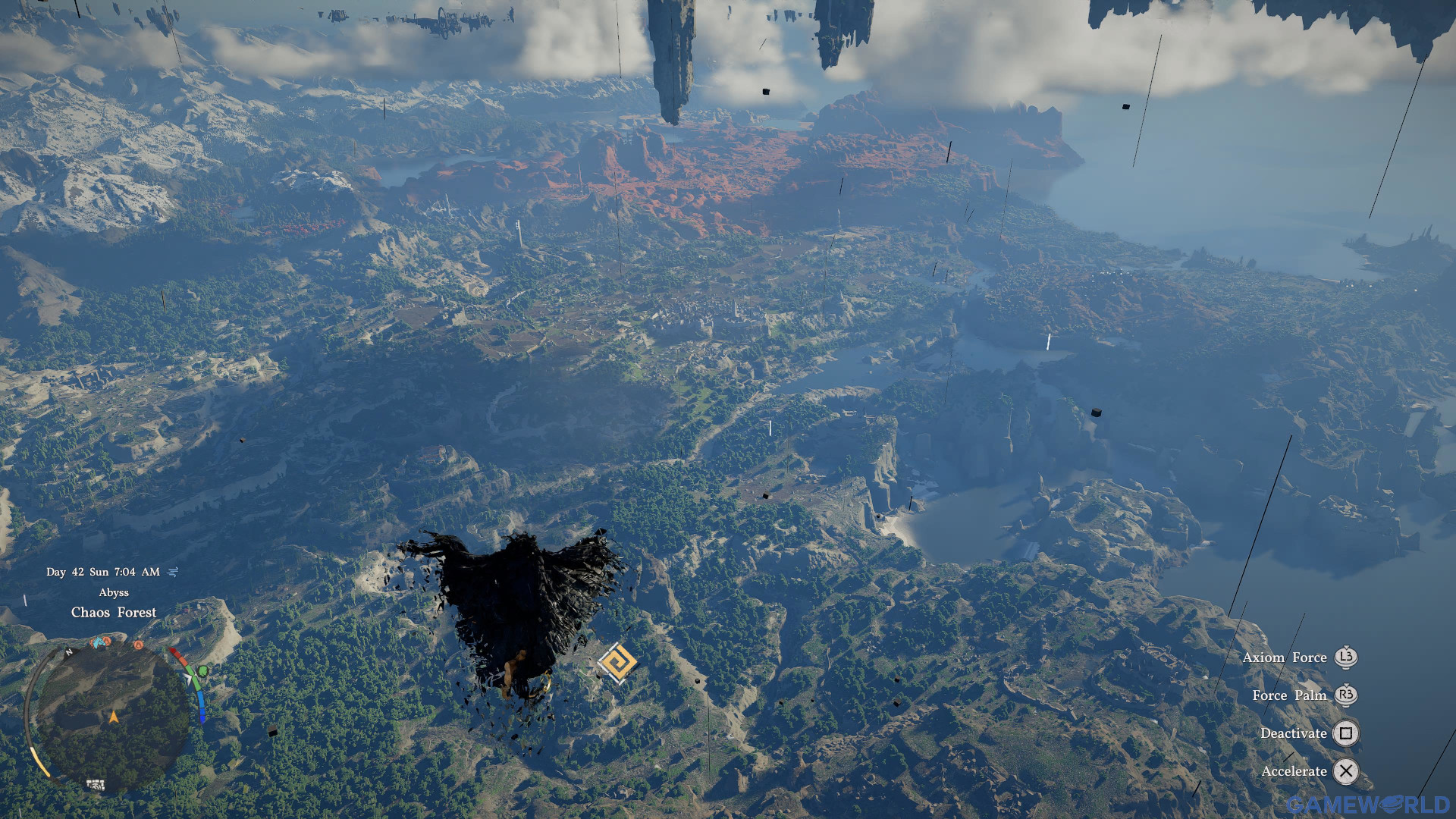Open the circular minimap
1456x819 pixels.
pos(112,717)
